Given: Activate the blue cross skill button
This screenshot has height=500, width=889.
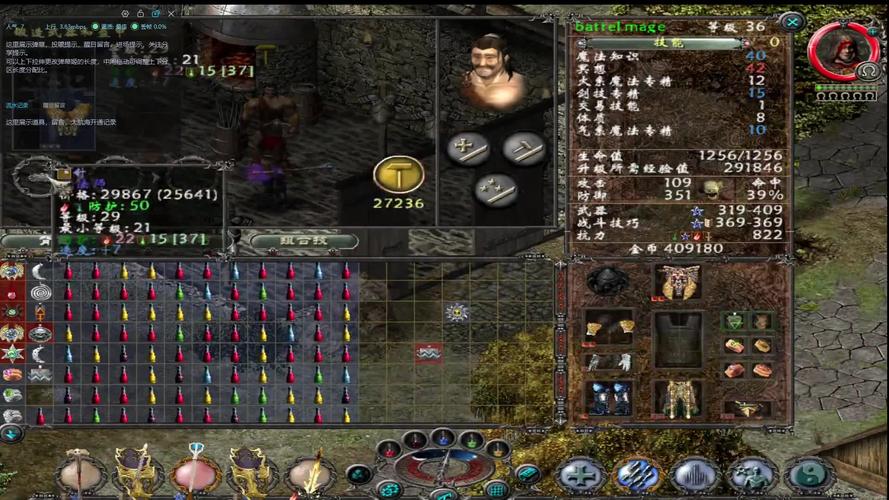Looking at the screenshot, I should click(x=580, y=476).
